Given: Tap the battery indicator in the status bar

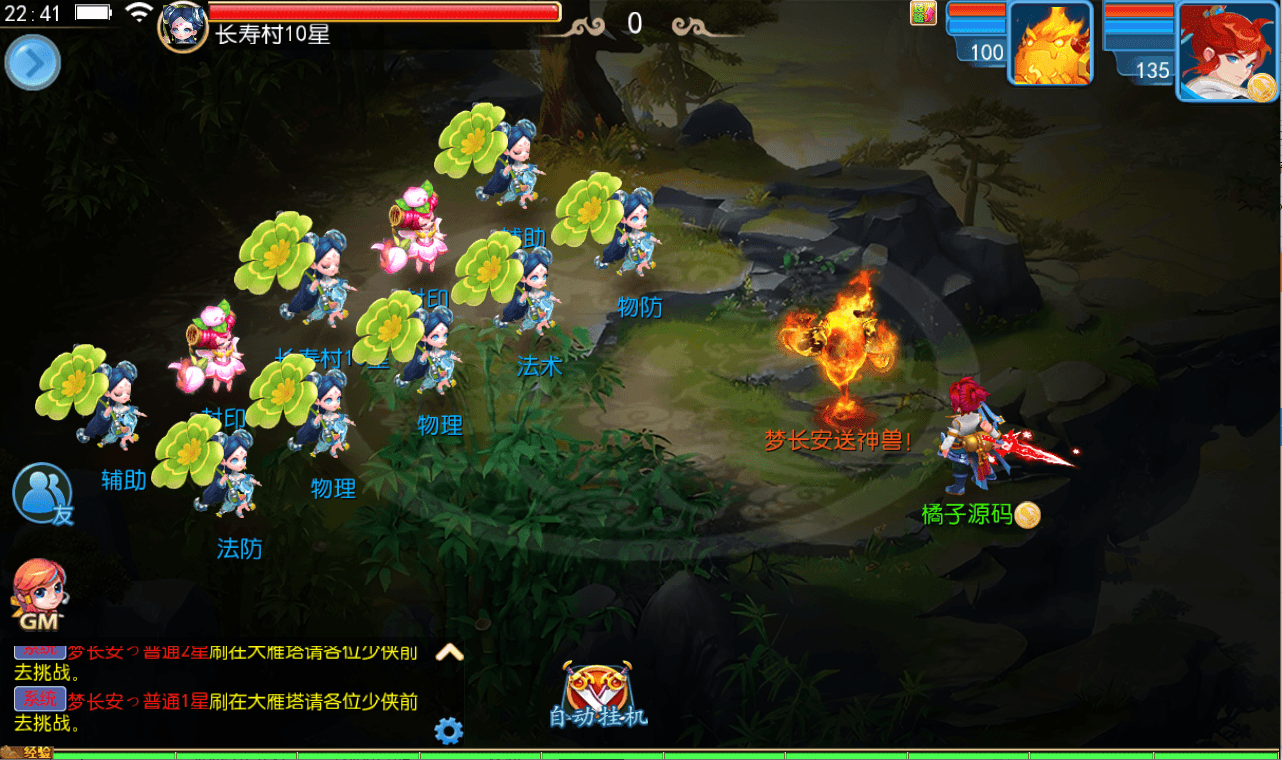Looking at the screenshot, I should click(x=93, y=13).
